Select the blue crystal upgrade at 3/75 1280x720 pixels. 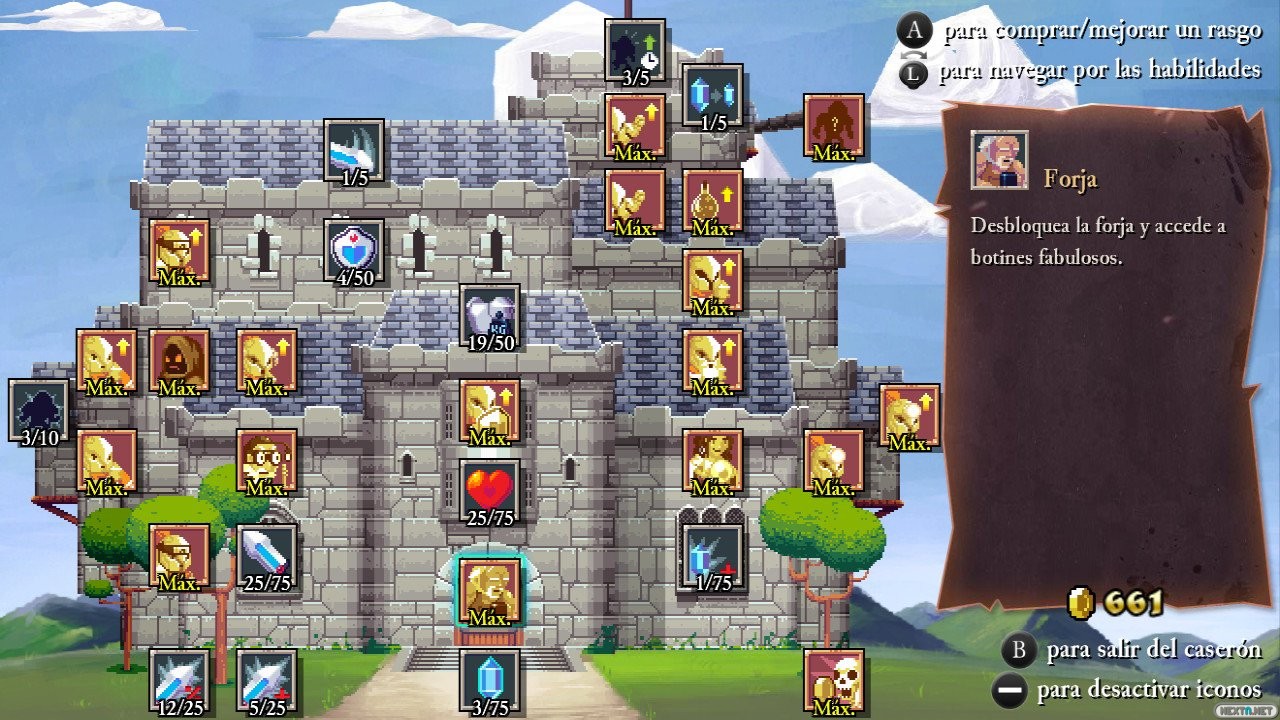(489, 680)
